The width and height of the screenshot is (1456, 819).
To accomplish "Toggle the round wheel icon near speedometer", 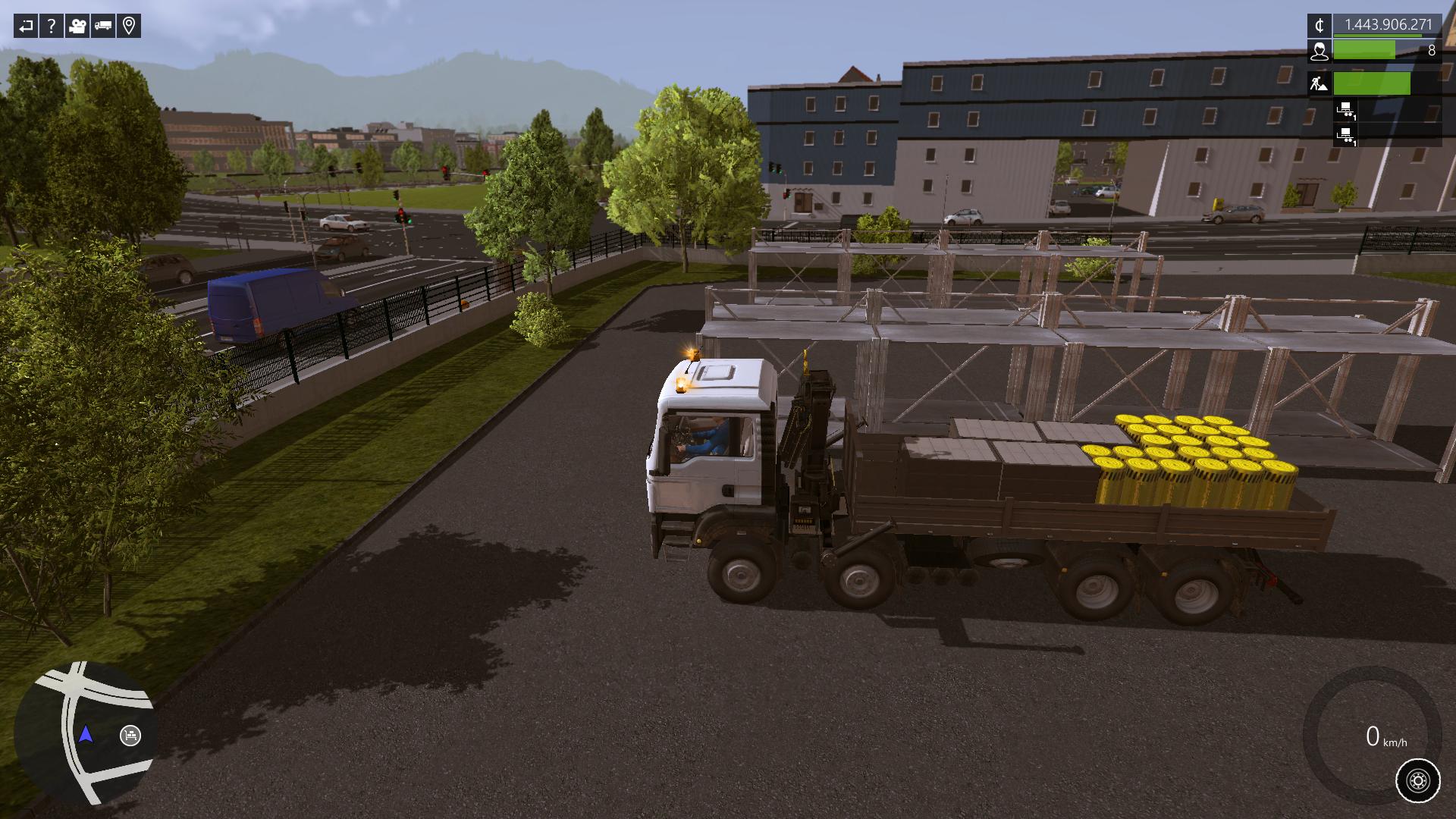I will [x=1417, y=780].
